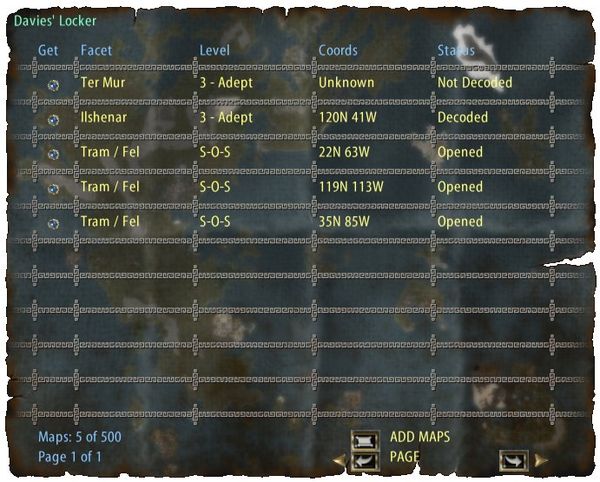Get the Ilshenar Adept map
Image resolution: width=600 pixels, height=482 pixels.
[x=52, y=119]
